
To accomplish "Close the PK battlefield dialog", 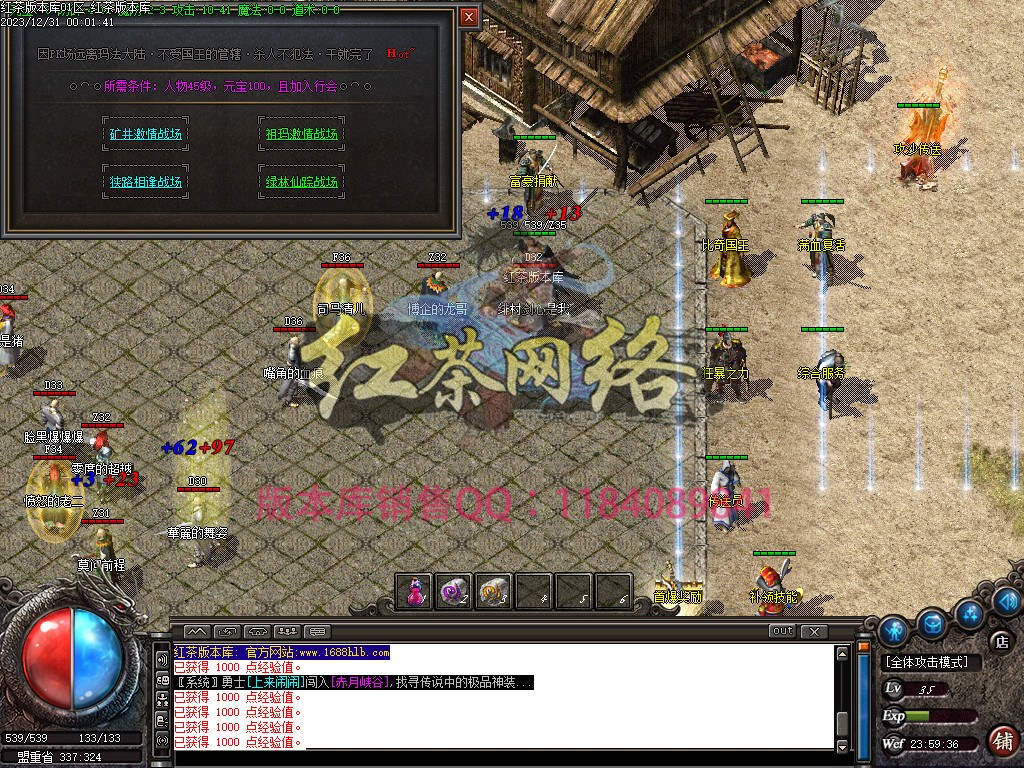I will coord(469,17).
